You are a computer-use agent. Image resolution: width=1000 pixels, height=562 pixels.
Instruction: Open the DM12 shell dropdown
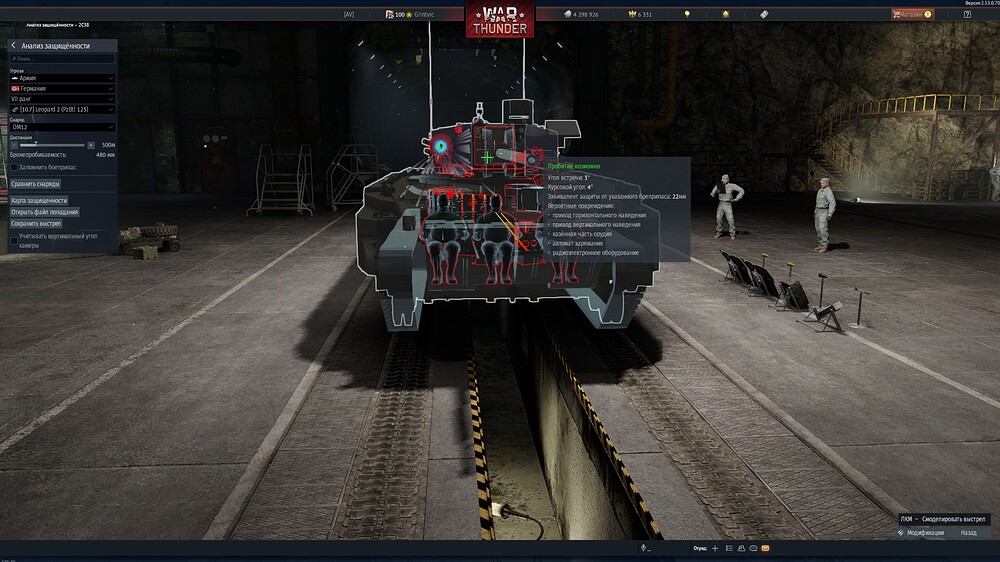62,127
